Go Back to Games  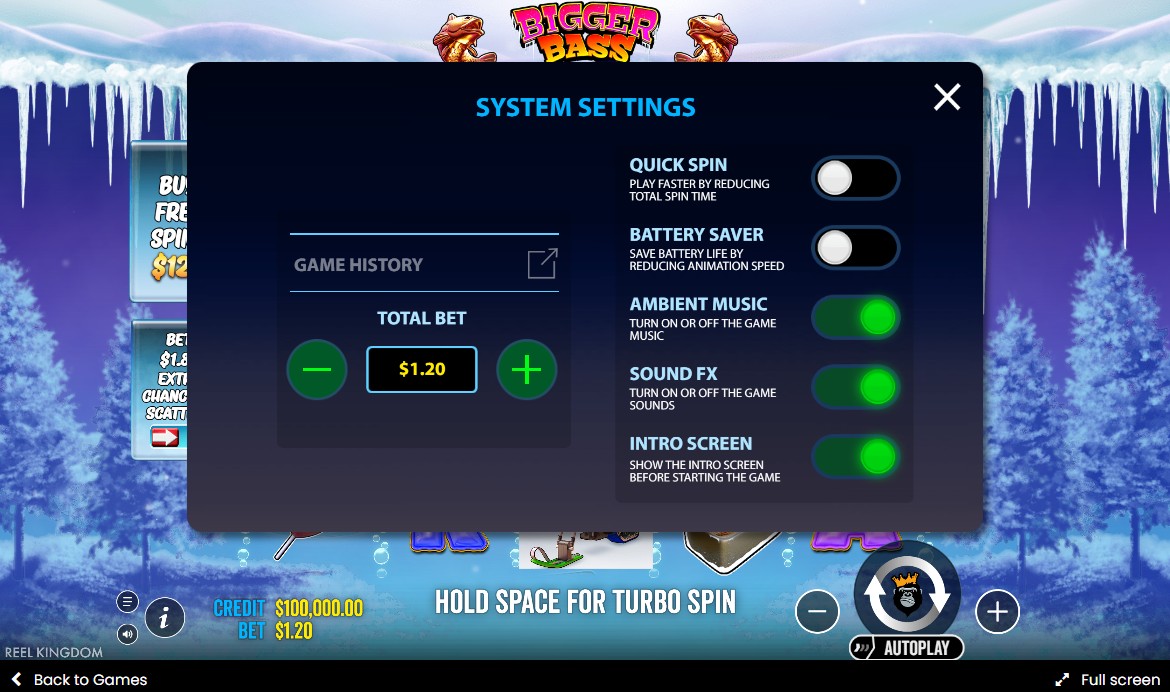[x=80, y=680]
